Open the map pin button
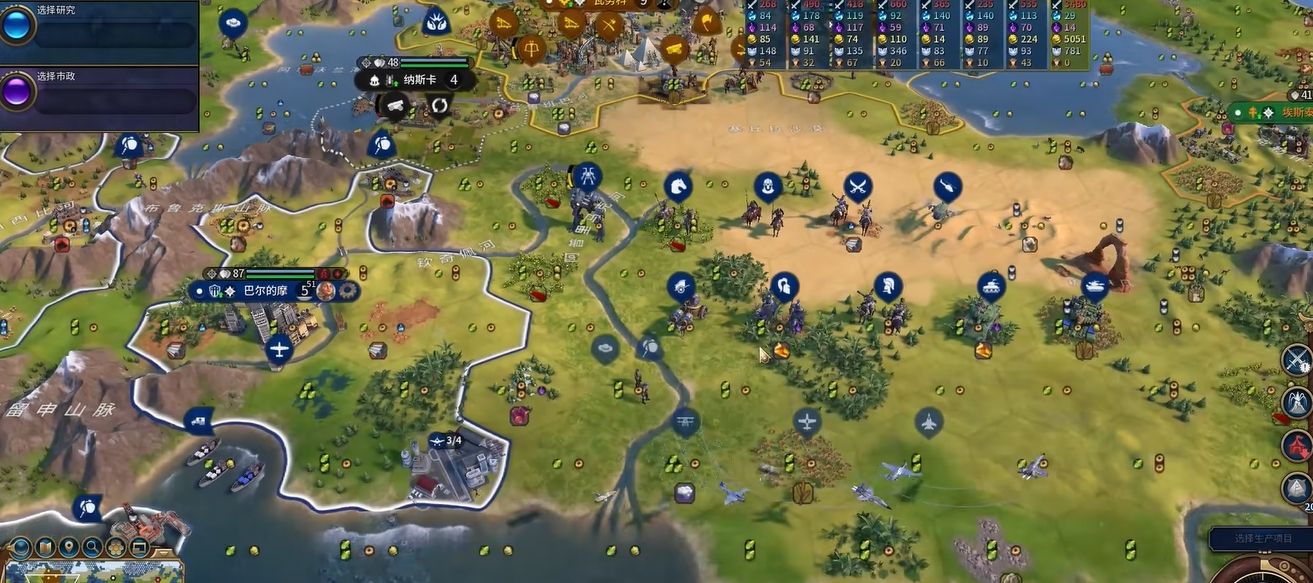 [69, 547]
